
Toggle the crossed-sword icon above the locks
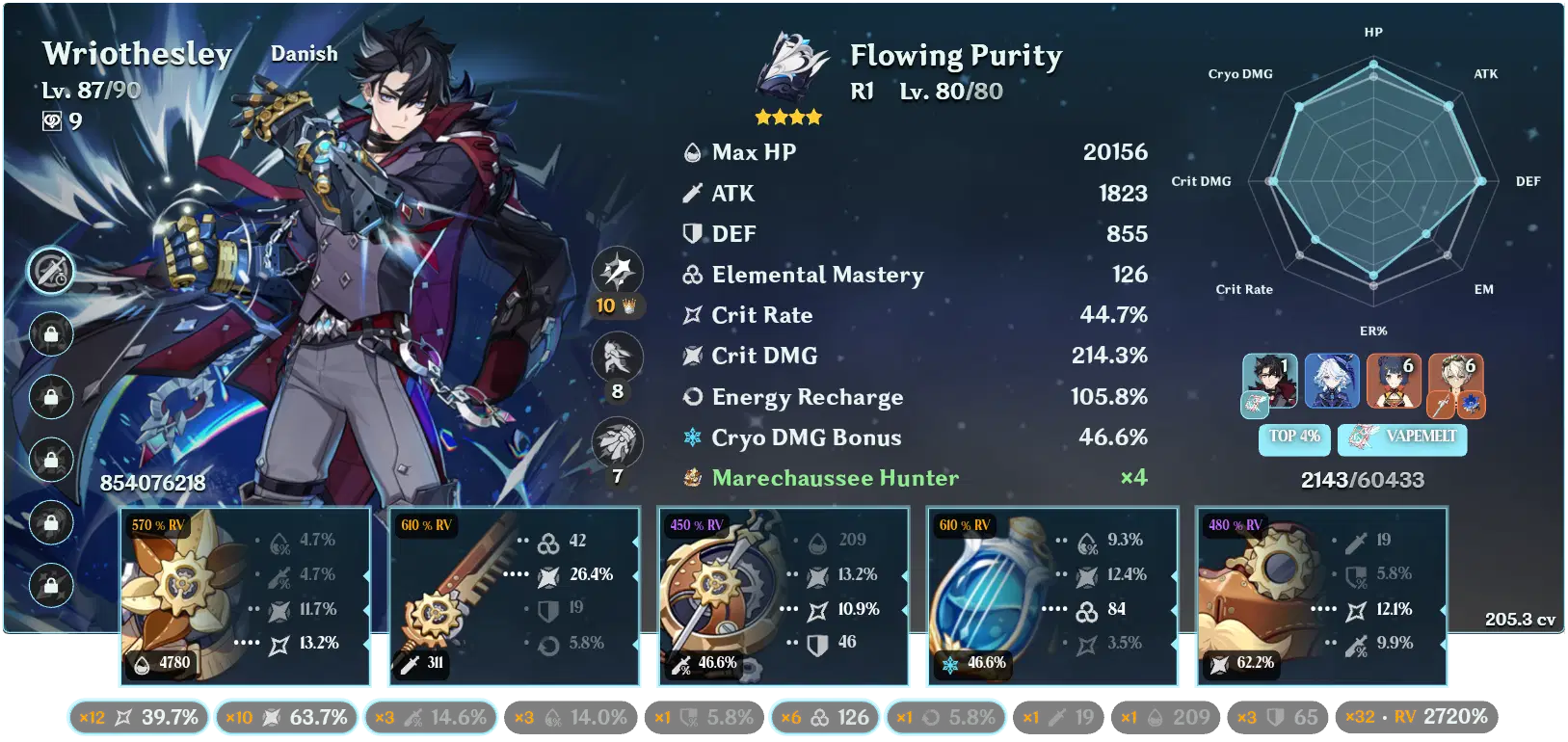click(51, 271)
